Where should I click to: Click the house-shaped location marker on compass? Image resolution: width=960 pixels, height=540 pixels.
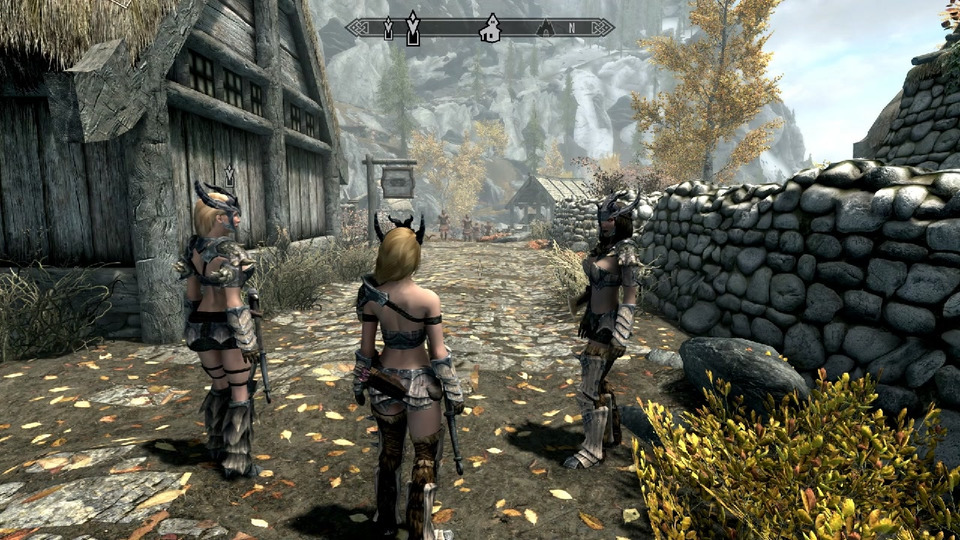489,28
